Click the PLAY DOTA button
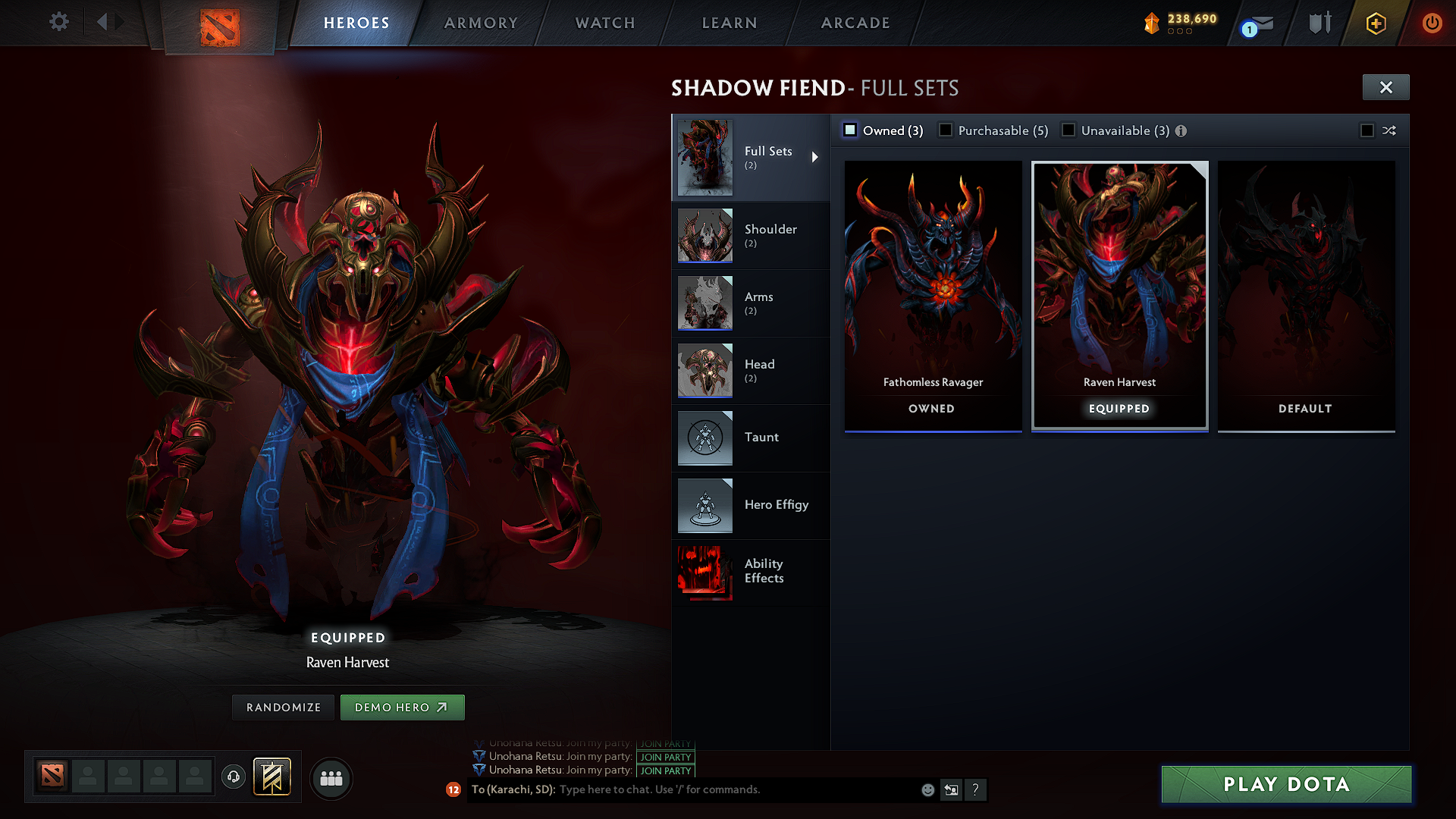The height and width of the screenshot is (819, 1456). click(x=1285, y=784)
